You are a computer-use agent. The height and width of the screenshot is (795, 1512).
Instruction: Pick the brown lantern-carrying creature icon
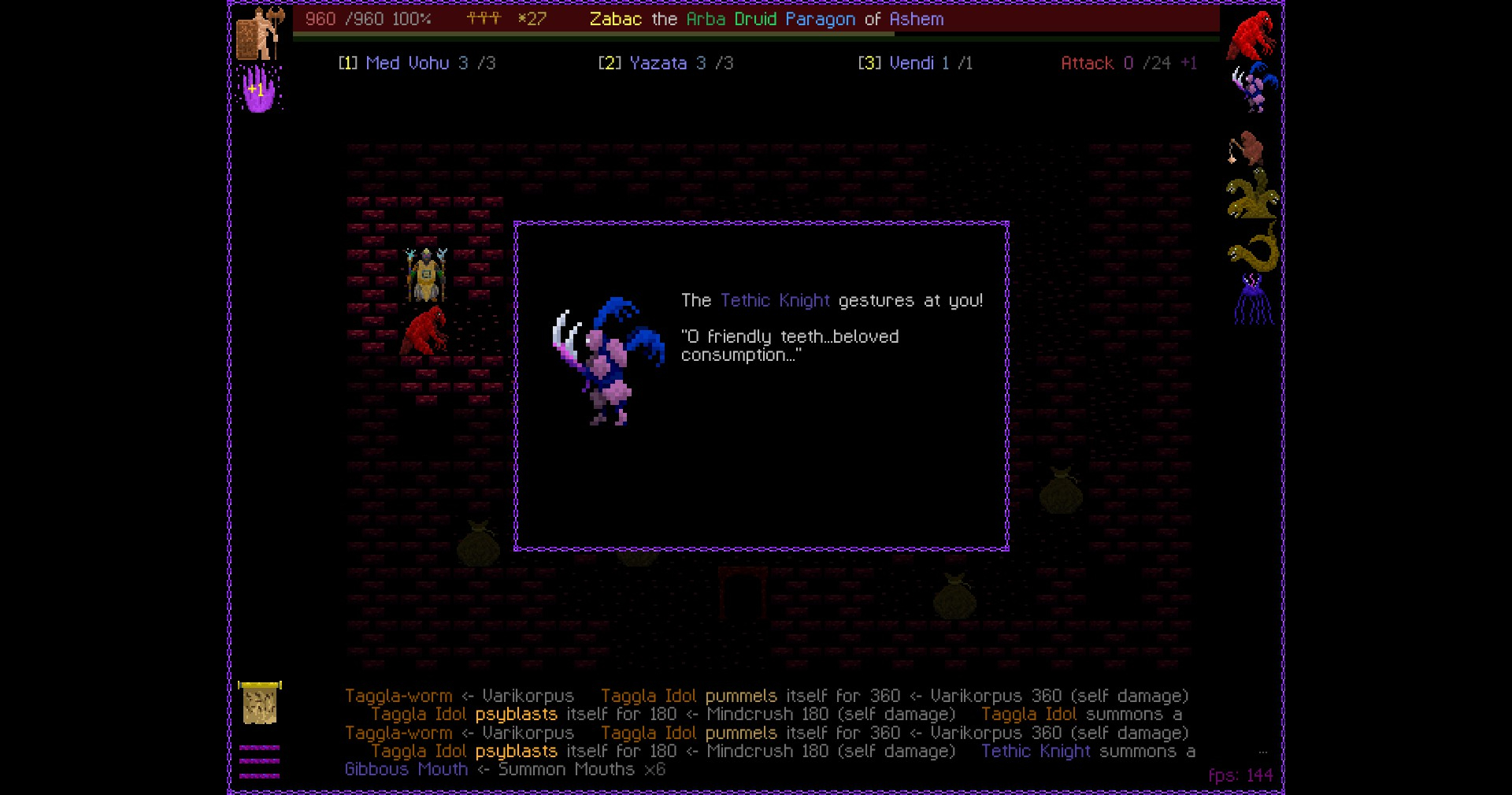pyautogui.click(x=1246, y=147)
